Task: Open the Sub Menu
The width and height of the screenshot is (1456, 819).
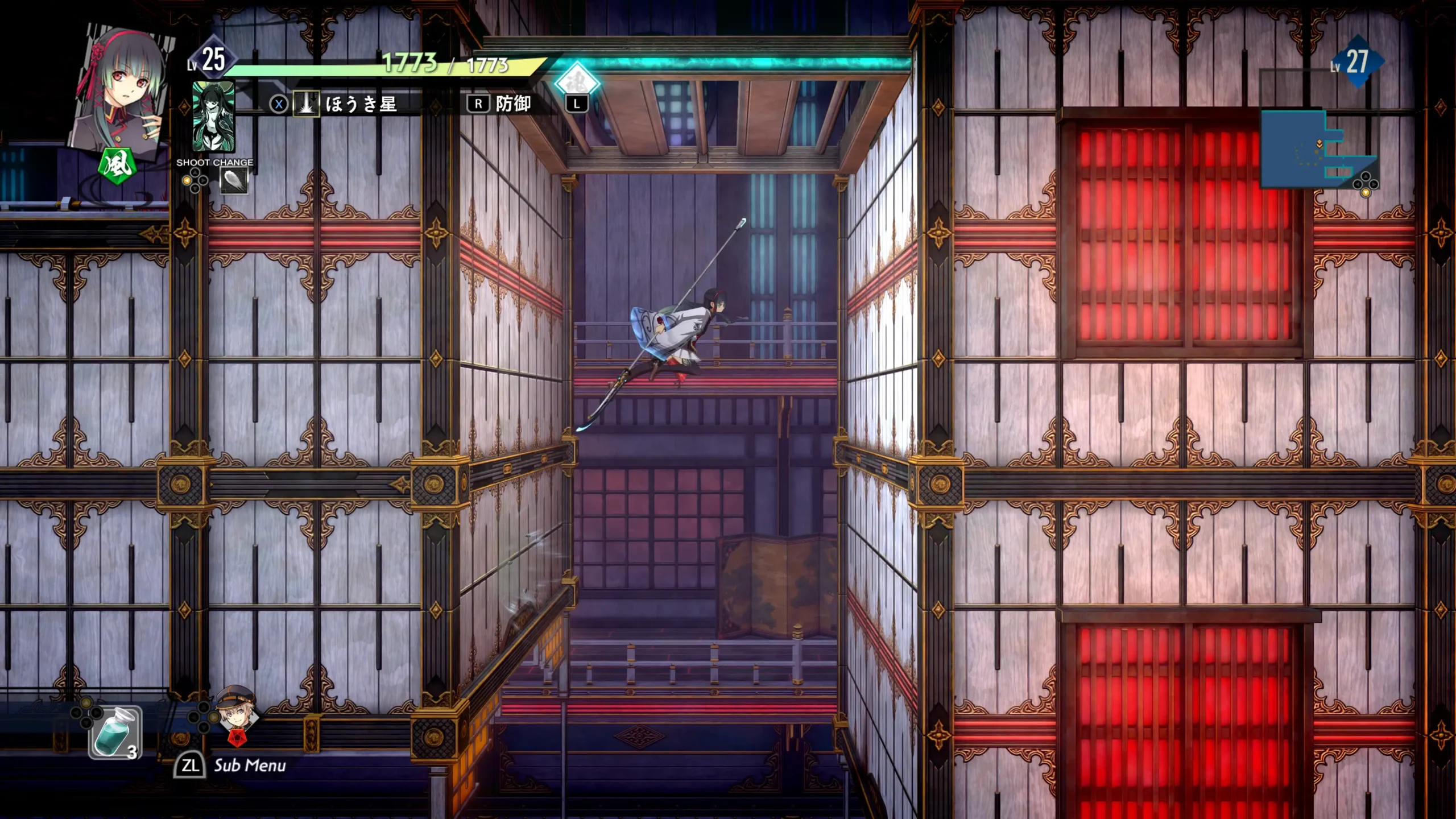Action: 231,766
